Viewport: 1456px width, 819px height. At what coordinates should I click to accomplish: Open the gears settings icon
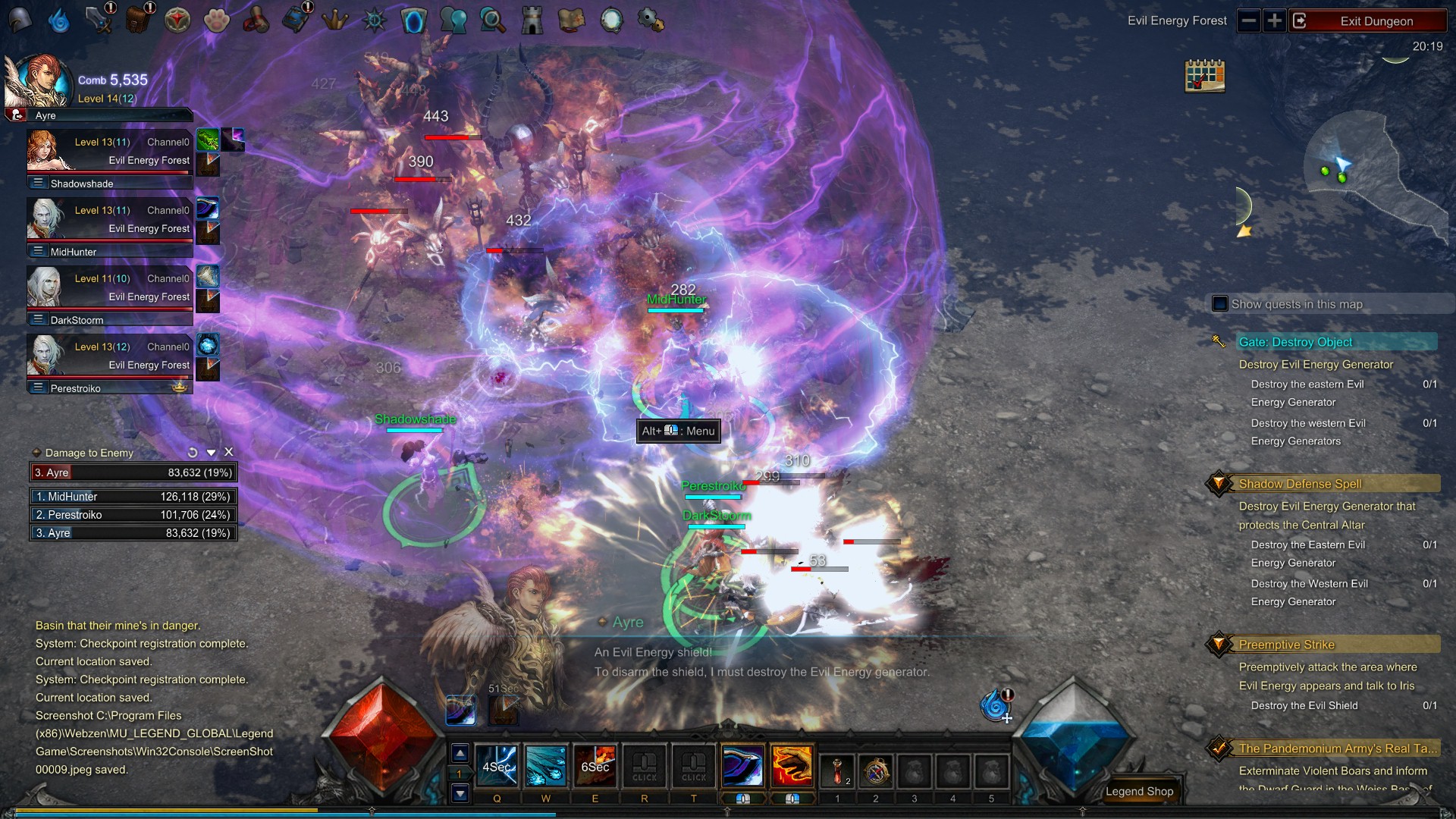click(x=651, y=20)
